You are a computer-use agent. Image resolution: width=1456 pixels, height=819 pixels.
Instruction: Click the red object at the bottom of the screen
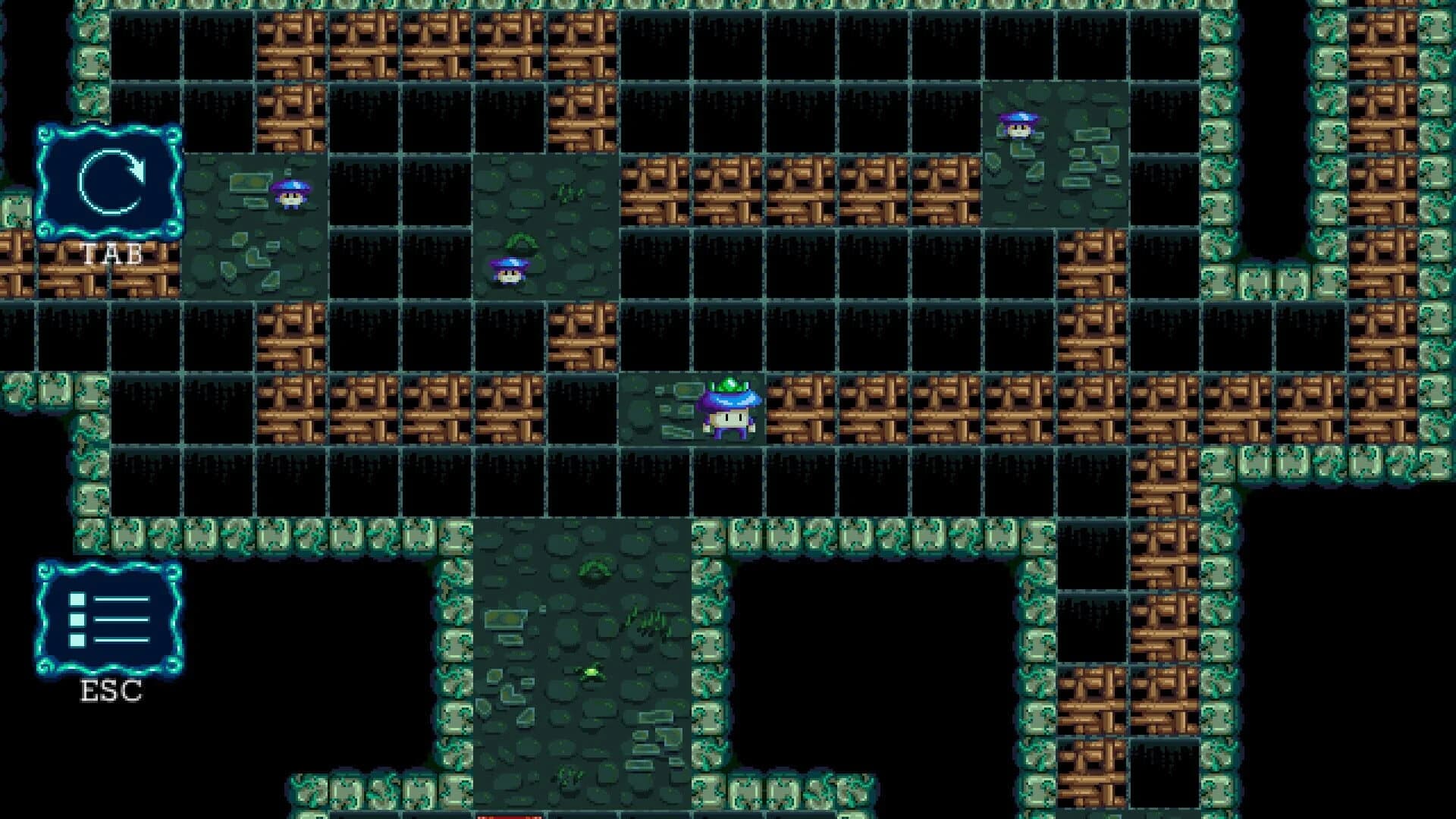(x=508, y=815)
